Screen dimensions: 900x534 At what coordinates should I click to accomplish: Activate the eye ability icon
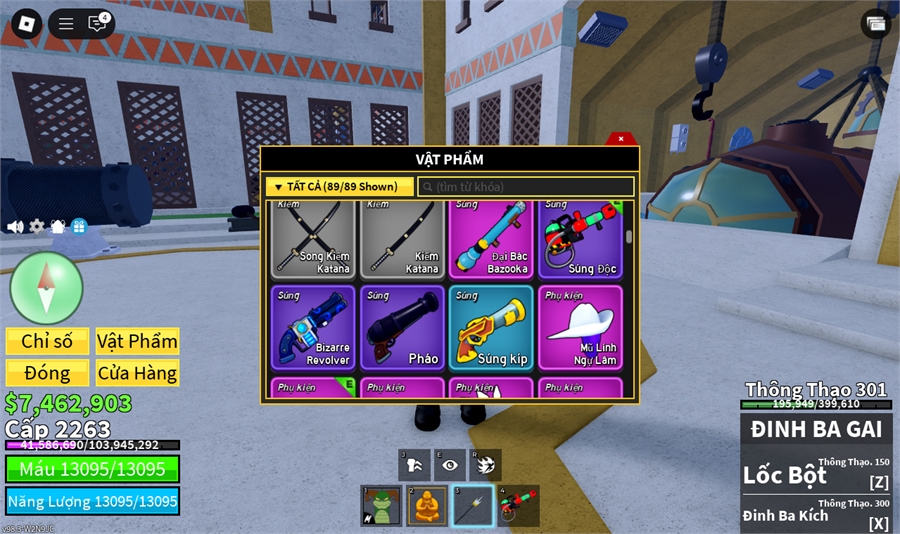click(450, 465)
